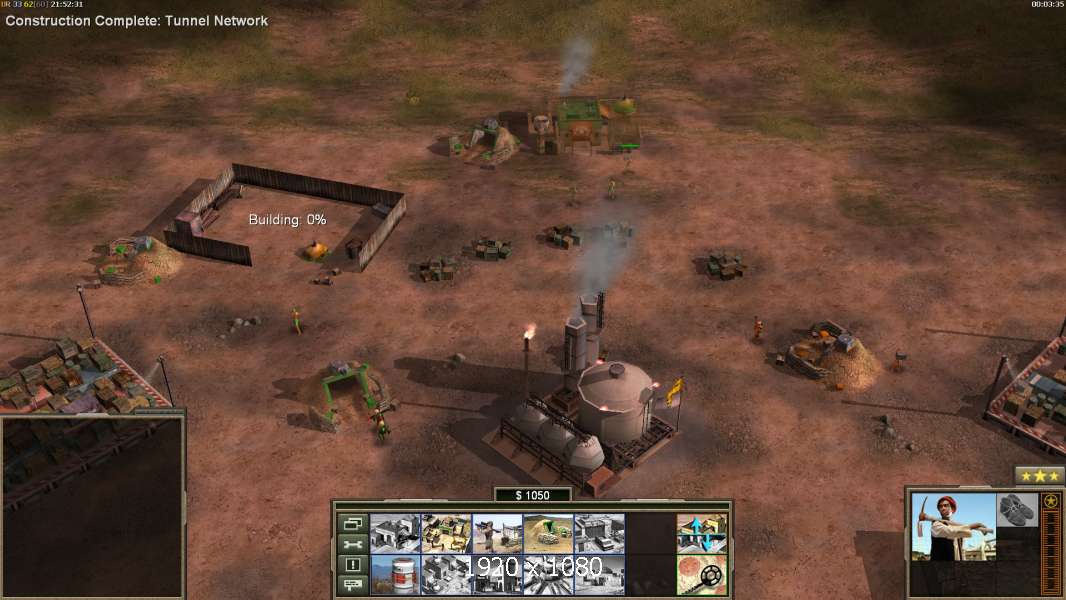Click the wrench button on the command bar
The width and height of the screenshot is (1066, 600).
(x=352, y=544)
